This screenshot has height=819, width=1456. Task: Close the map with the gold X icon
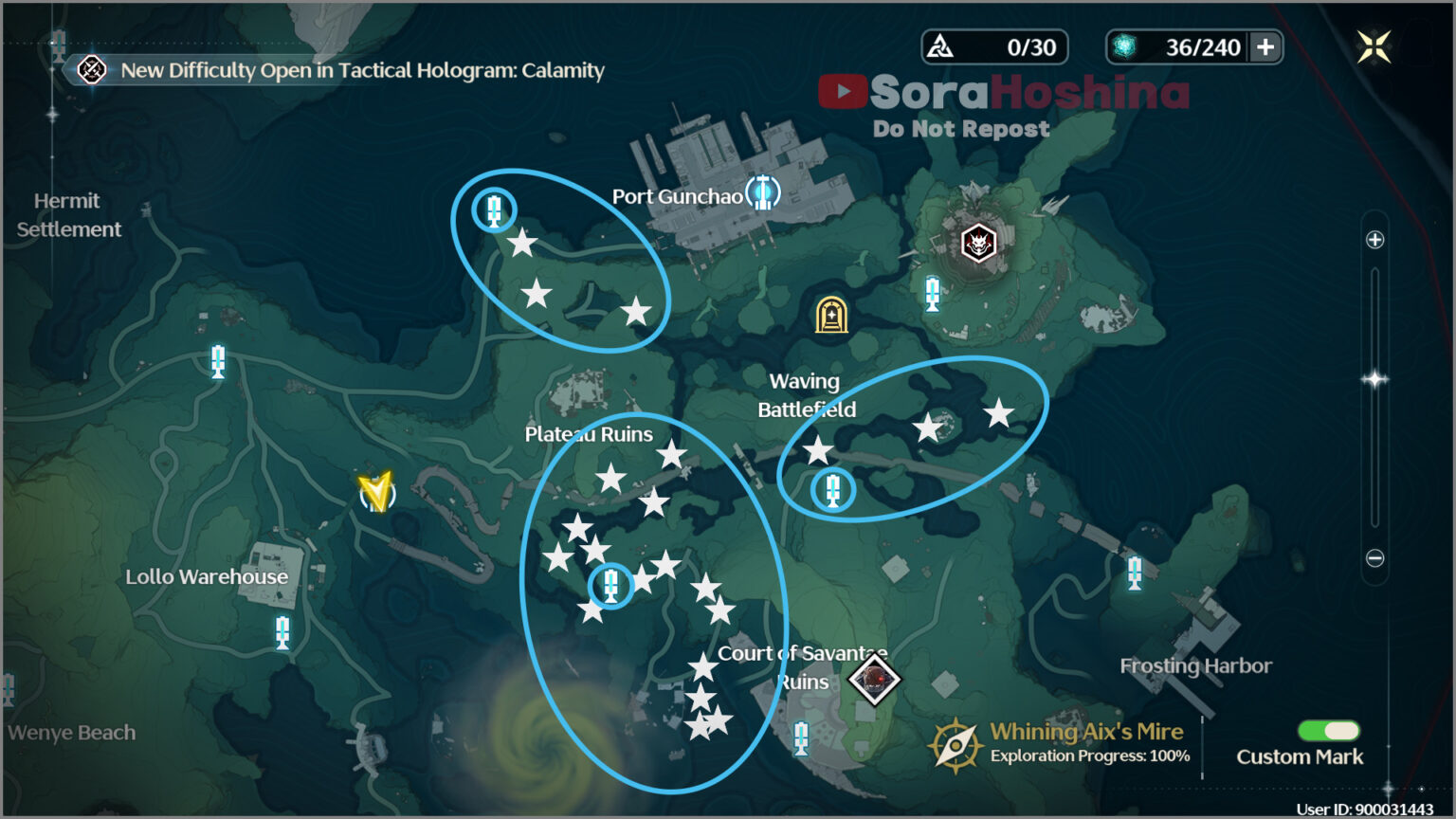(x=1372, y=45)
